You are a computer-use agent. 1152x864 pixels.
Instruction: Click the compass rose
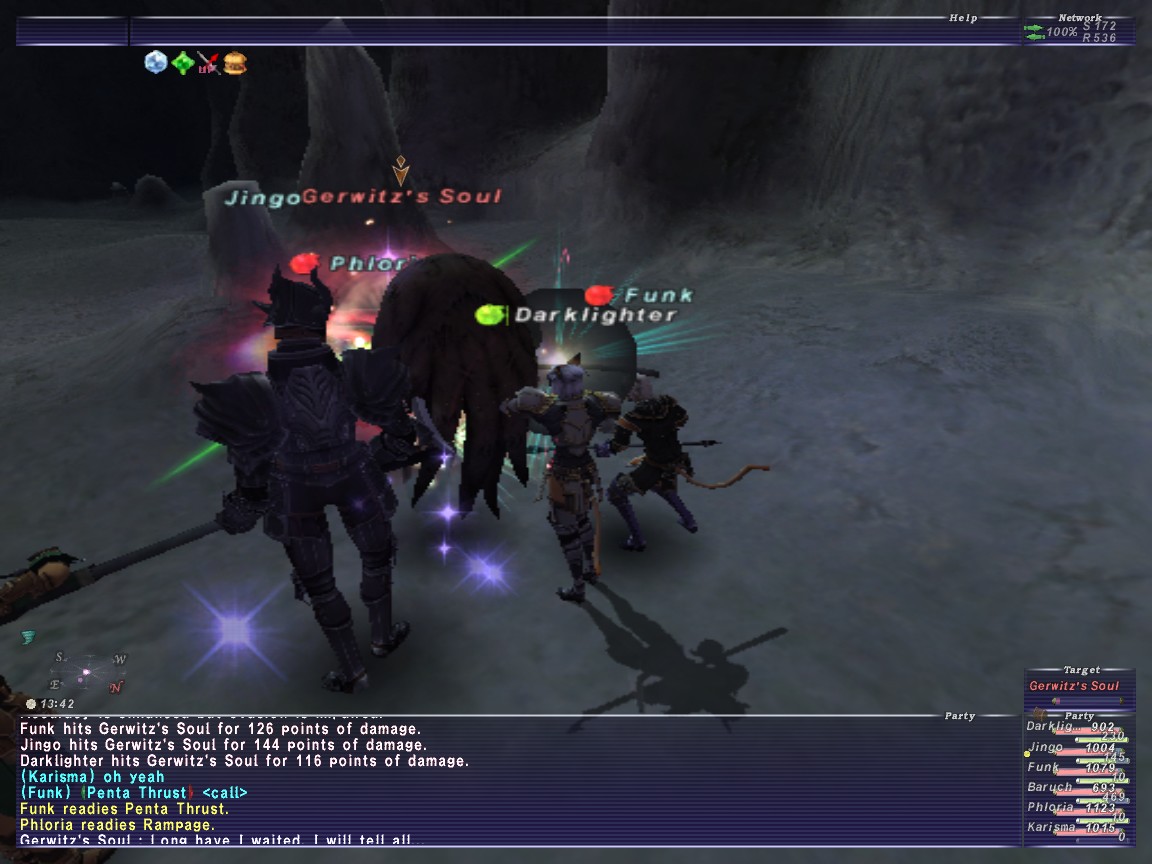pos(88,671)
